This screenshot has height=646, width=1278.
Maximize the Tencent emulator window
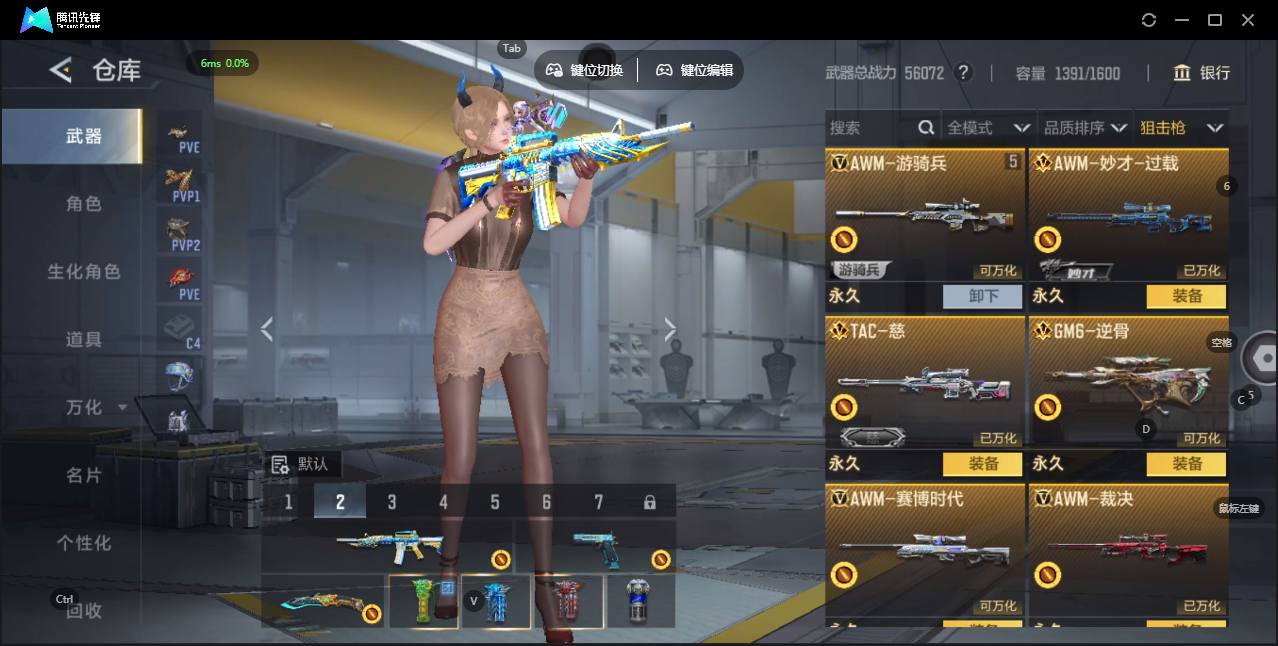1215,20
